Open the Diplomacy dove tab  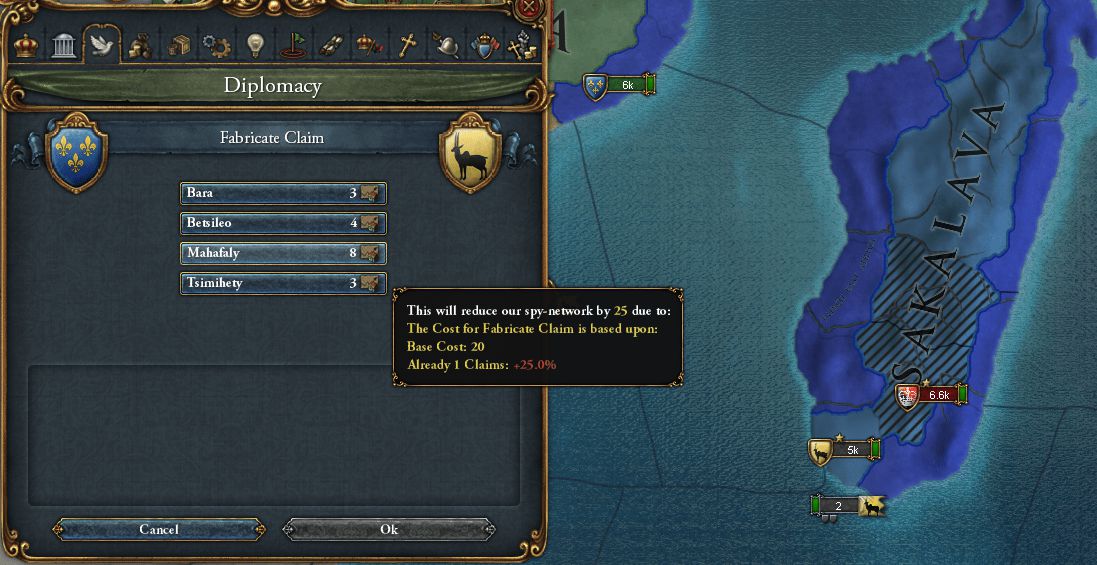[x=101, y=45]
